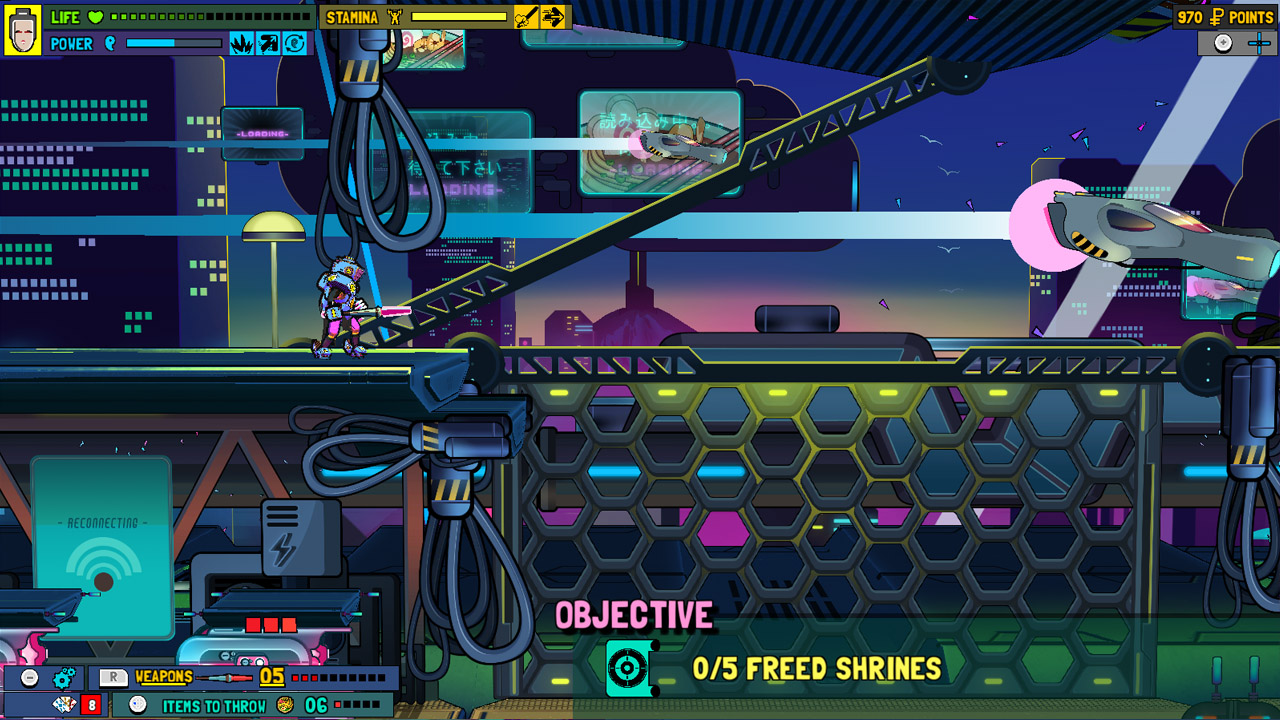Click the grenade icon beside the throwable count
This screenshot has height=720, width=1280.
click(285, 702)
